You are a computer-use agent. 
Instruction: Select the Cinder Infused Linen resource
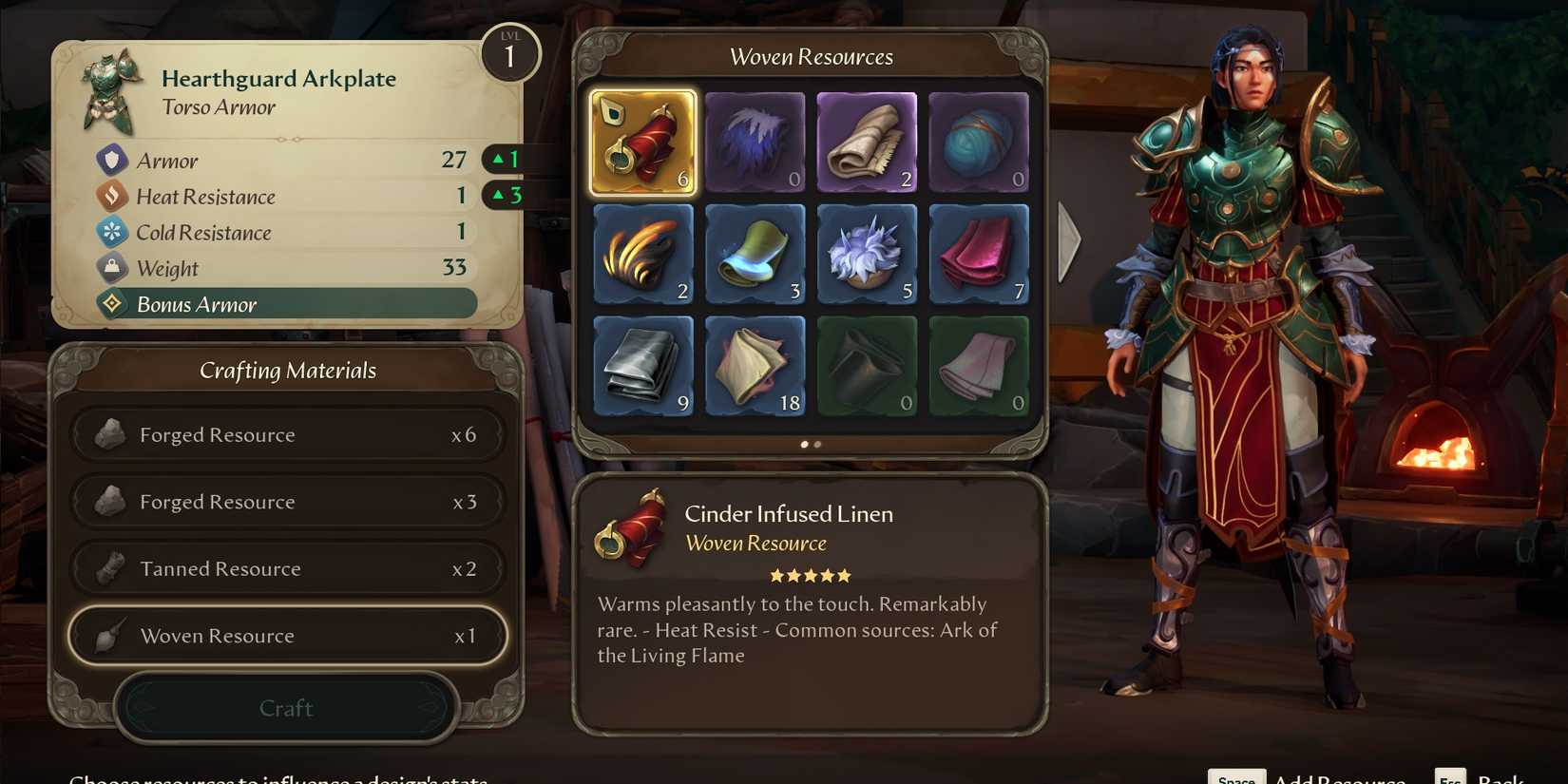tap(643, 143)
